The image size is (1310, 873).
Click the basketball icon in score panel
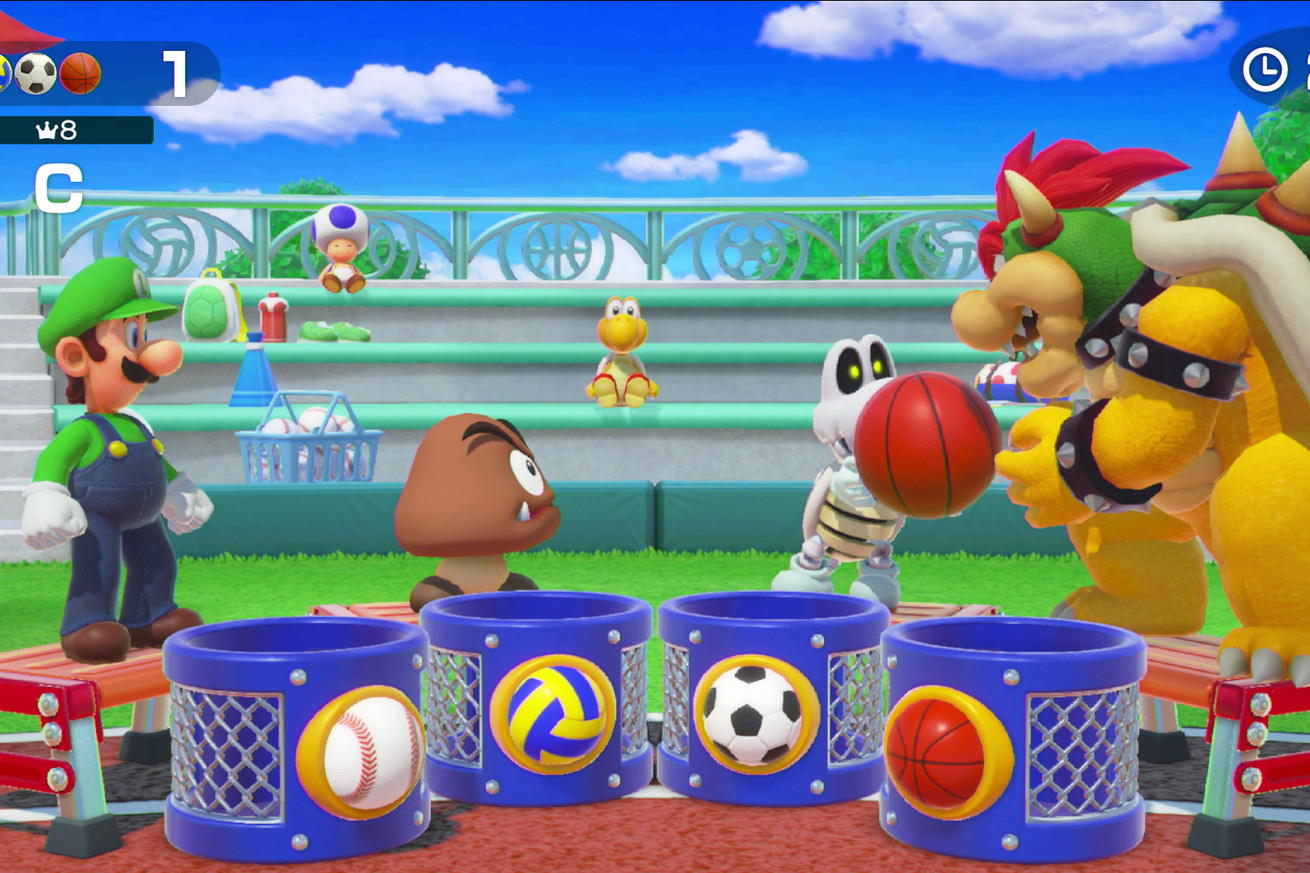click(80, 74)
